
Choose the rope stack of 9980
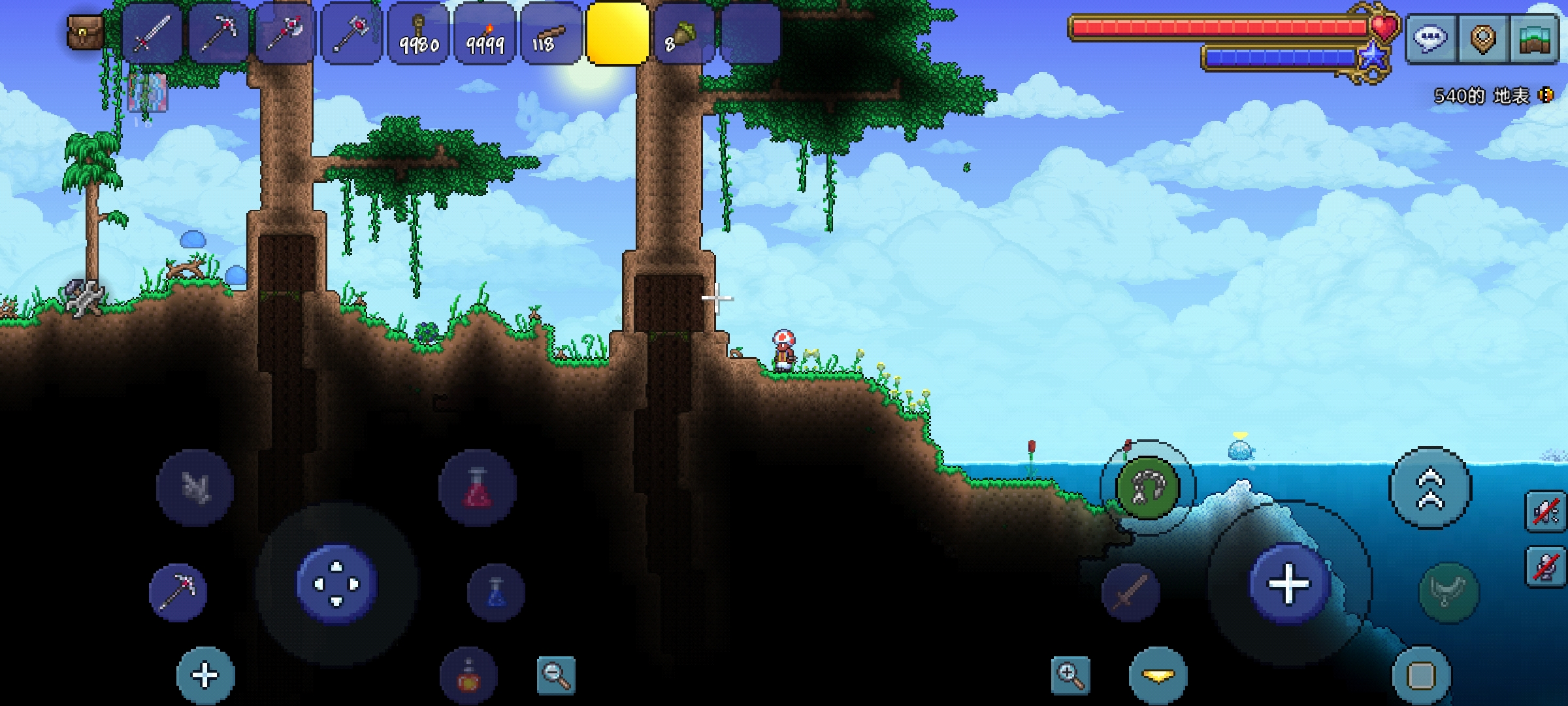(419, 34)
